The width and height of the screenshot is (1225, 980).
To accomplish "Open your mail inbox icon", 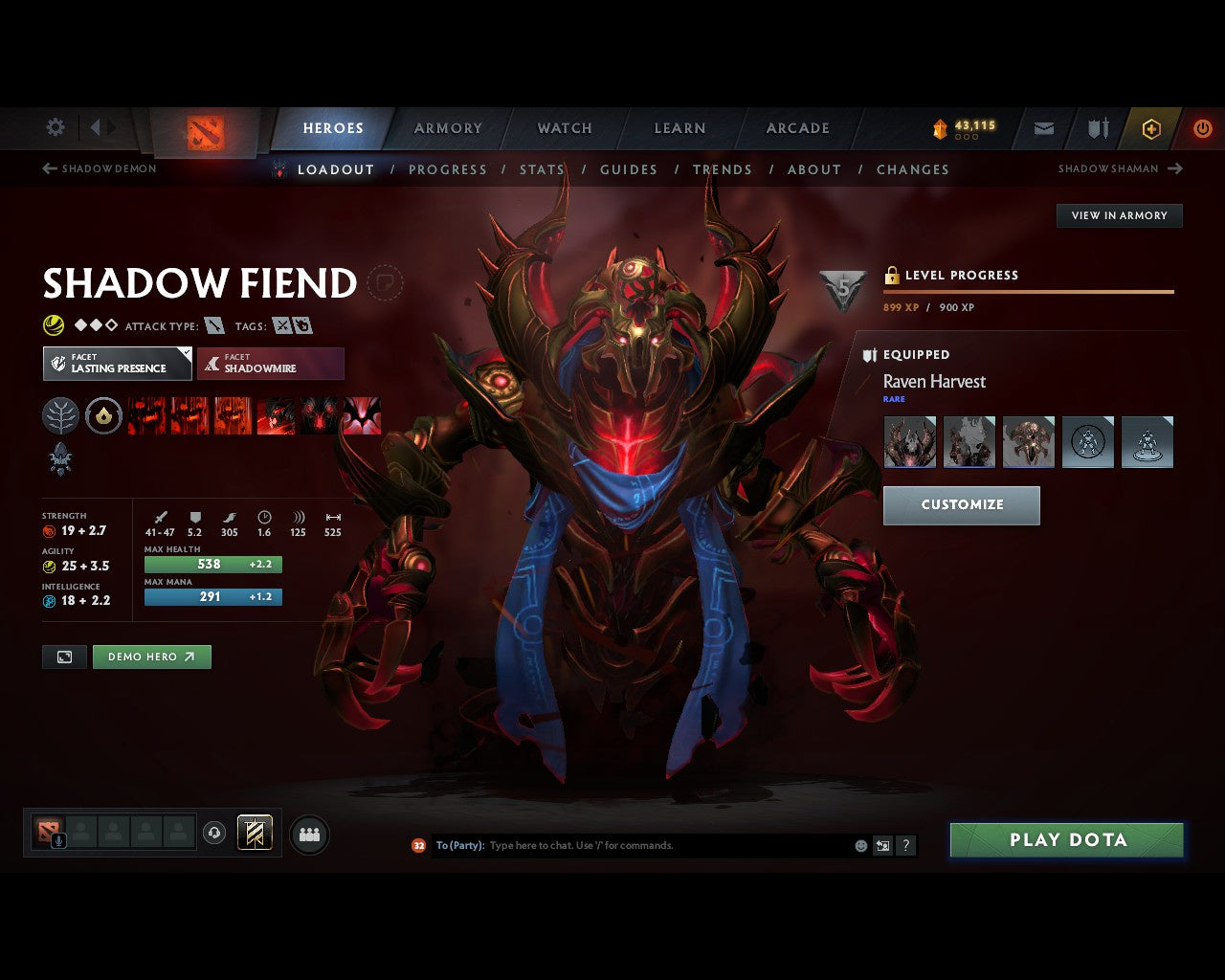I will point(1042,128).
